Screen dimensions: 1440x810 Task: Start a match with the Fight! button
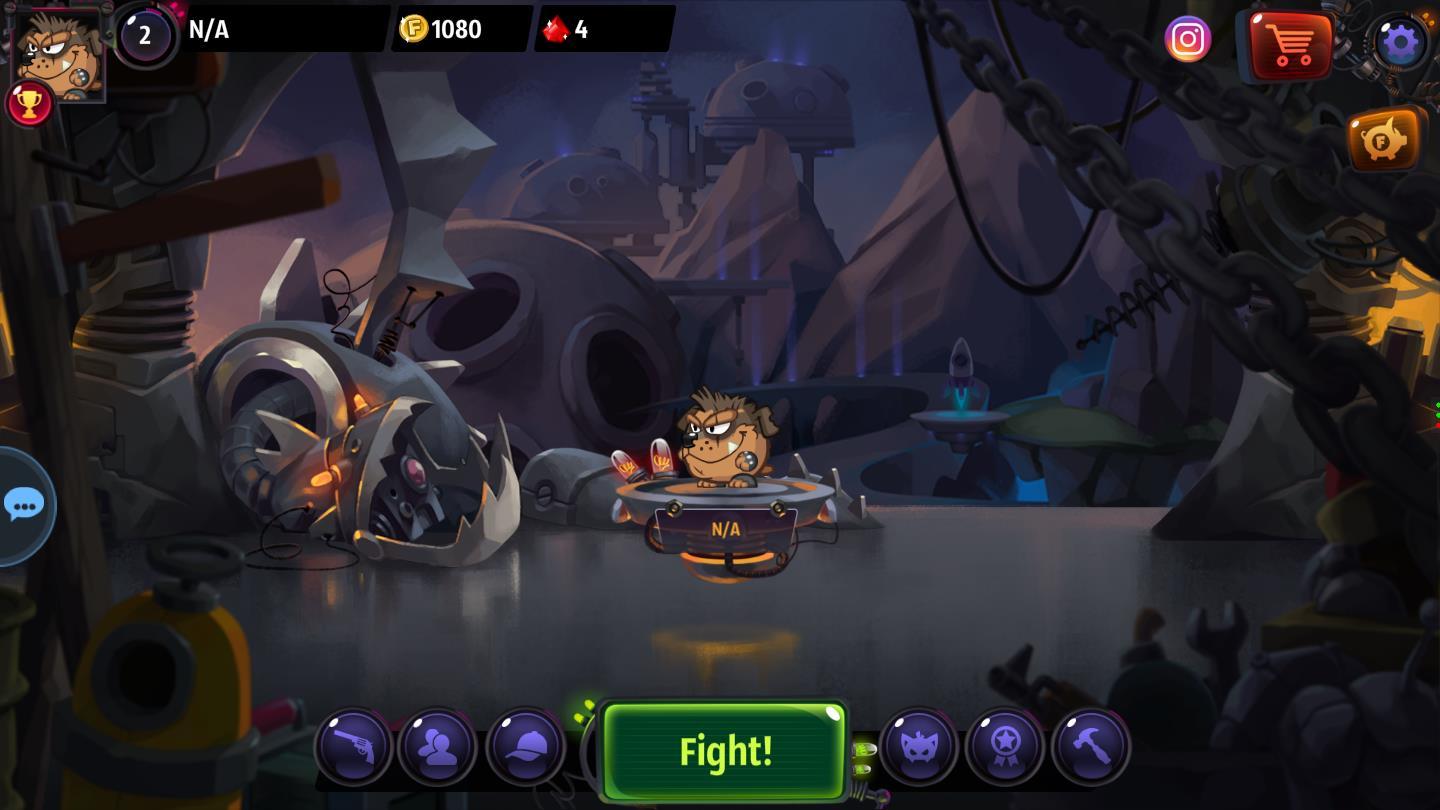click(x=724, y=750)
